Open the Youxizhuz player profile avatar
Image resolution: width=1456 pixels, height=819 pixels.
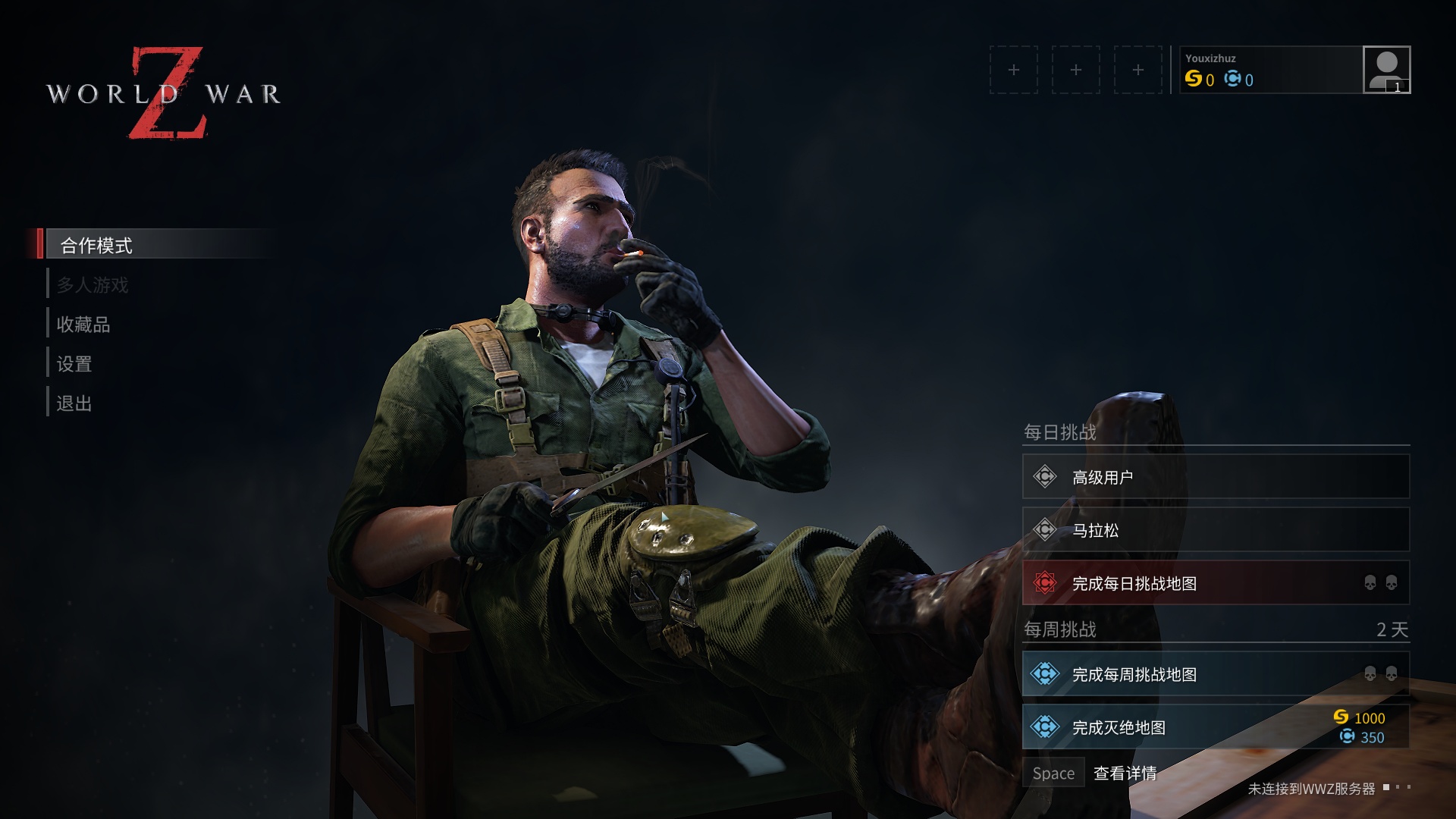click(1385, 70)
